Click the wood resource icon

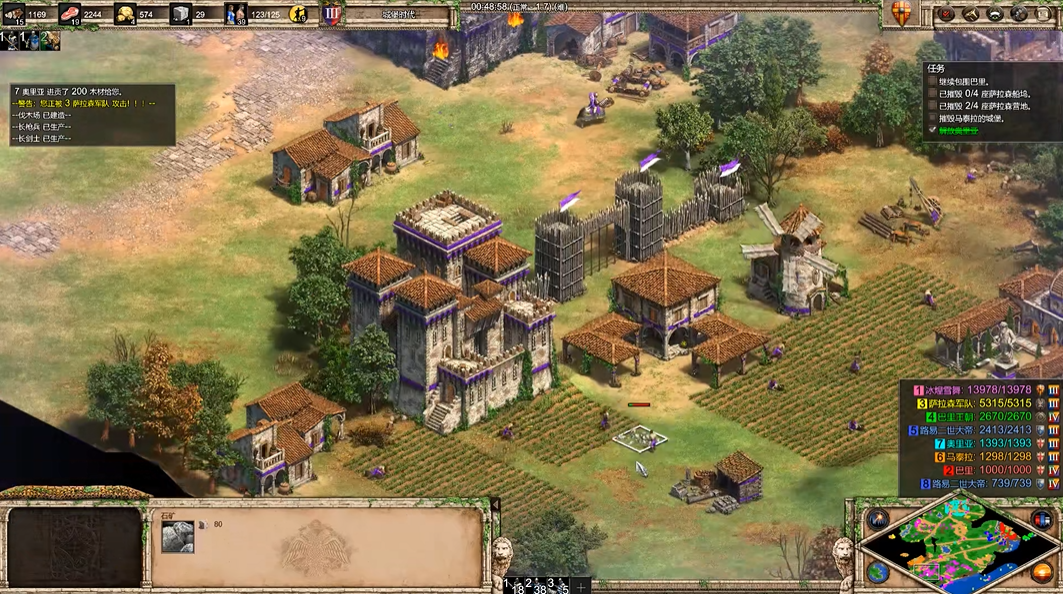[x=14, y=14]
